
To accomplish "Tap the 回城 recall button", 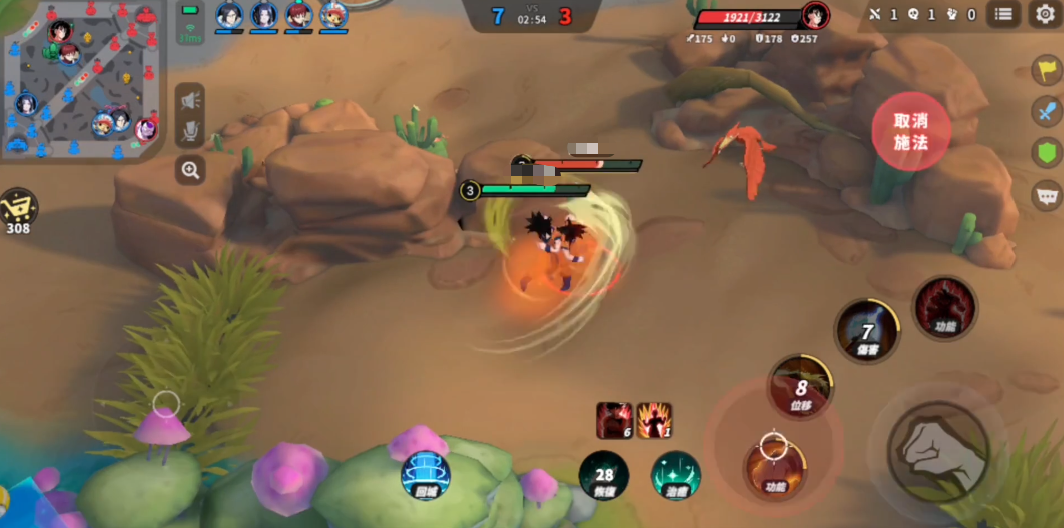I will pyautogui.click(x=425, y=475).
